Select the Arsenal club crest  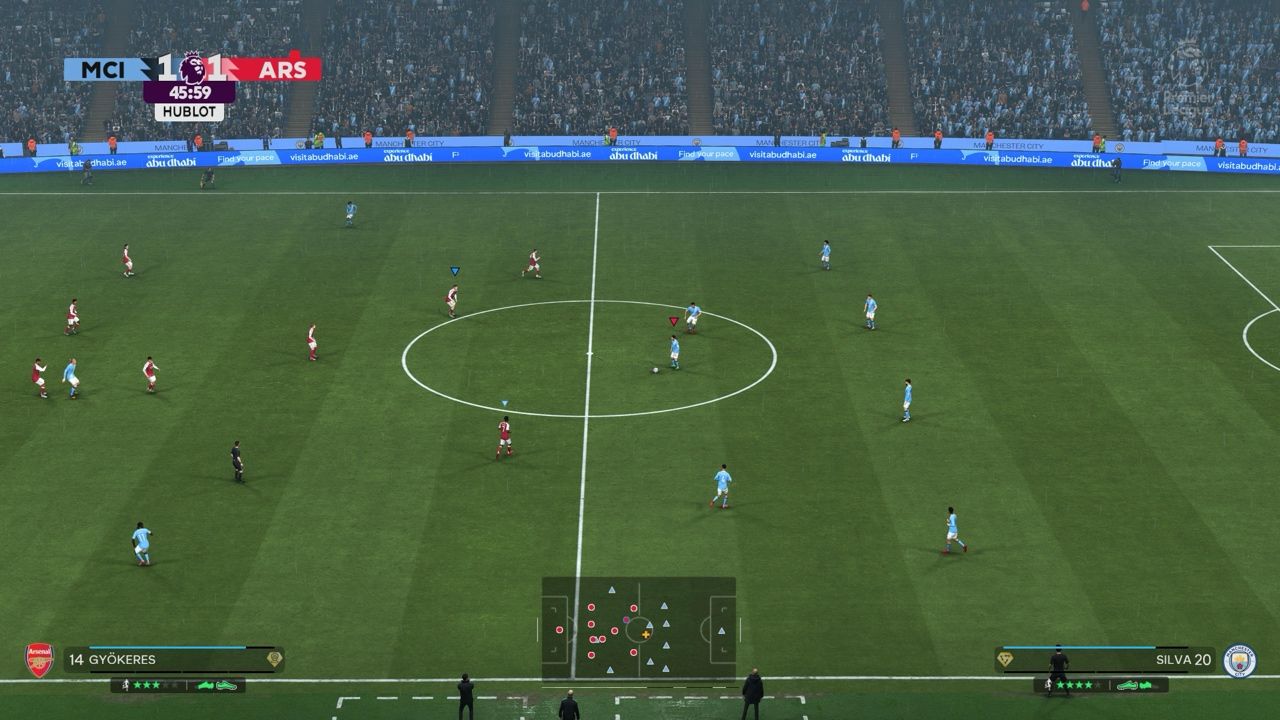[39, 660]
